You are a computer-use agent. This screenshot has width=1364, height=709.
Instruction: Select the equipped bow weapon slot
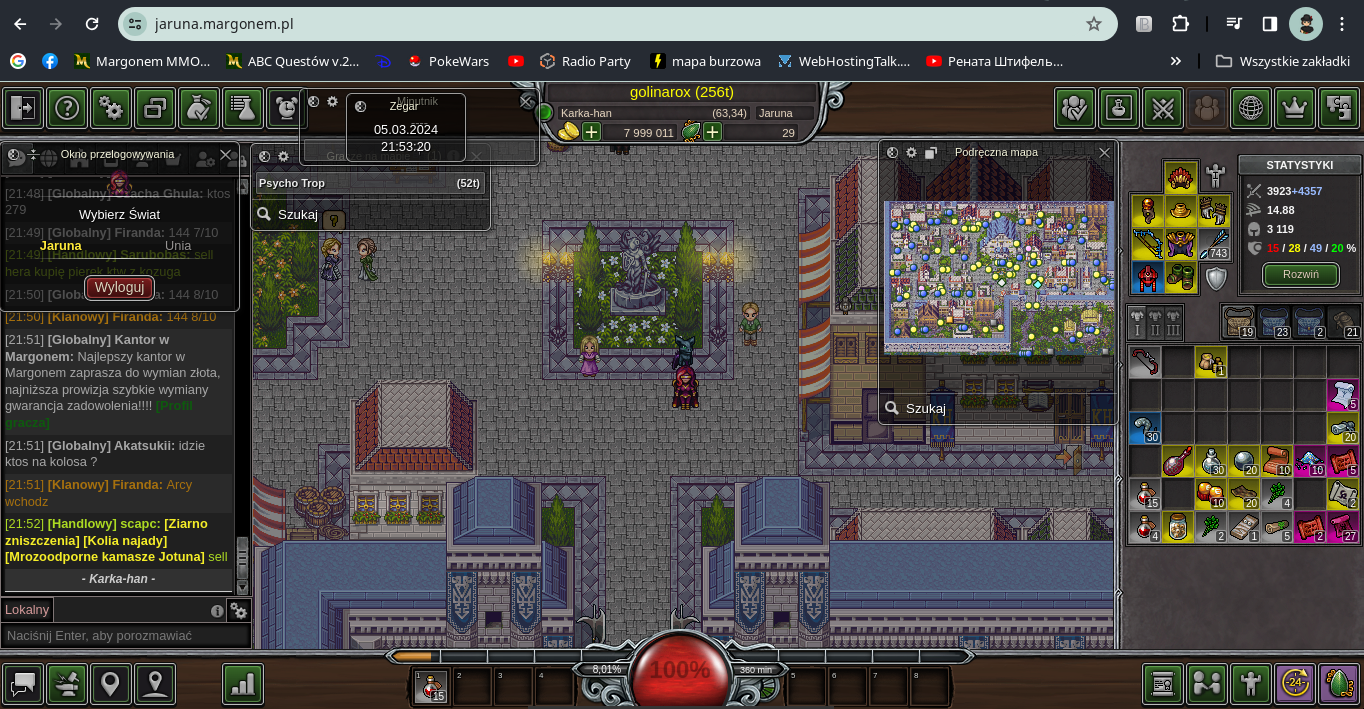click(x=1147, y=244)
